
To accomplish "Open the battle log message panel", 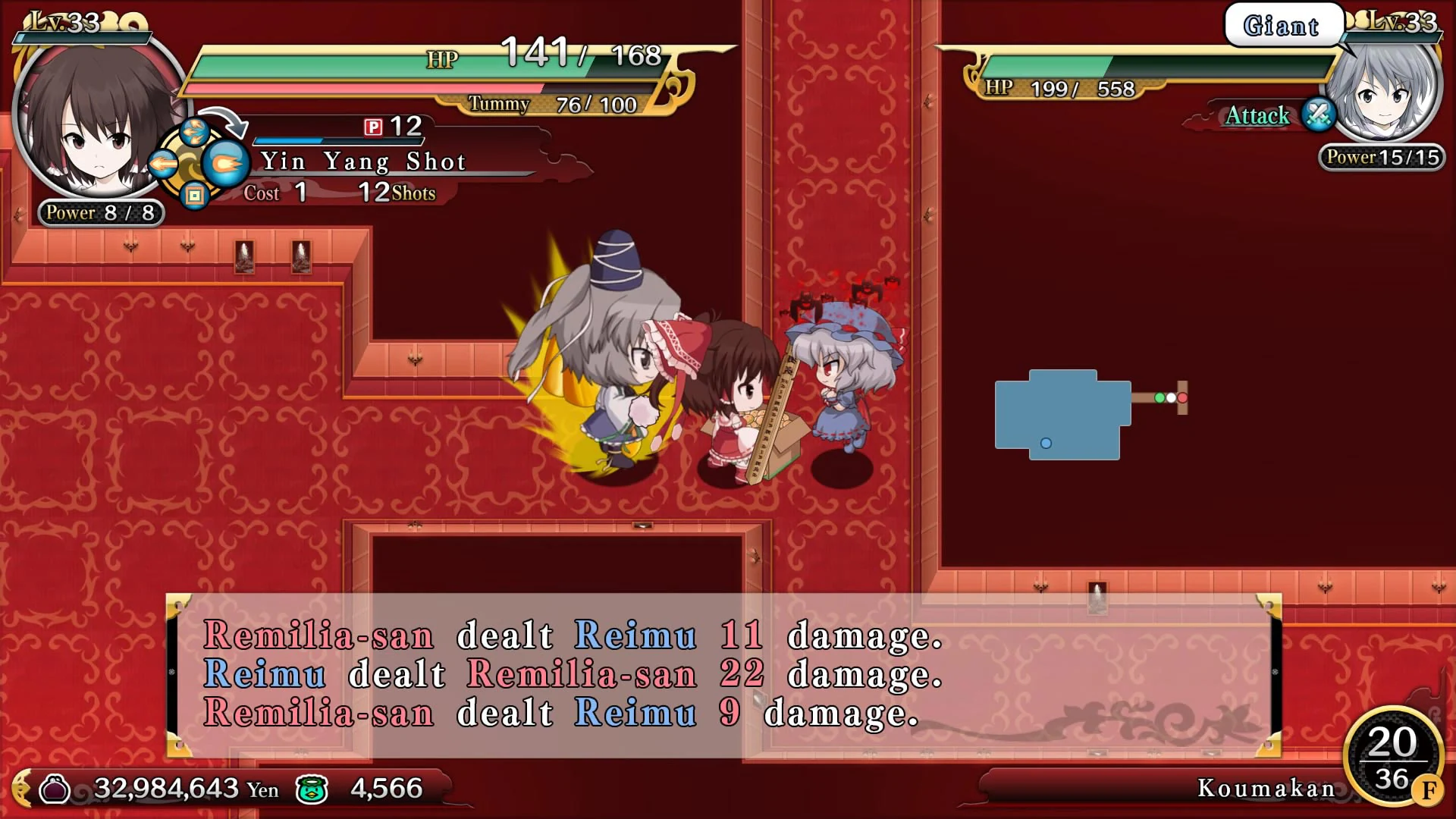I will (720, 675).
